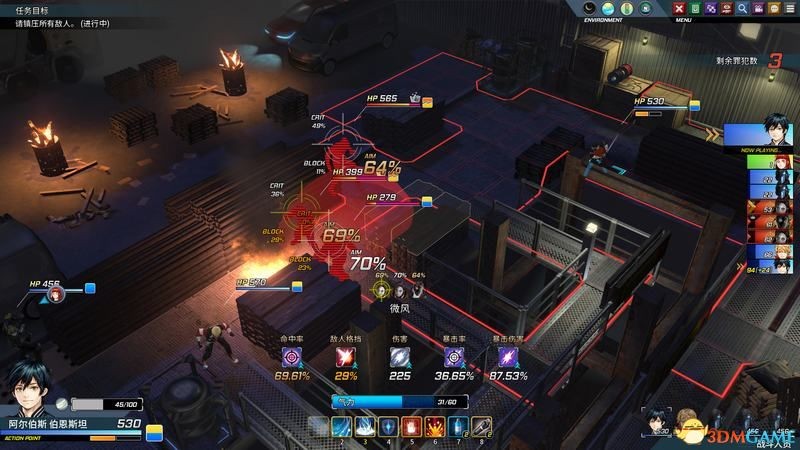This screenshot has height=450, width=800.
Task: Select the bandage roll item in slot 8
Action: click(x=480, y=427)
